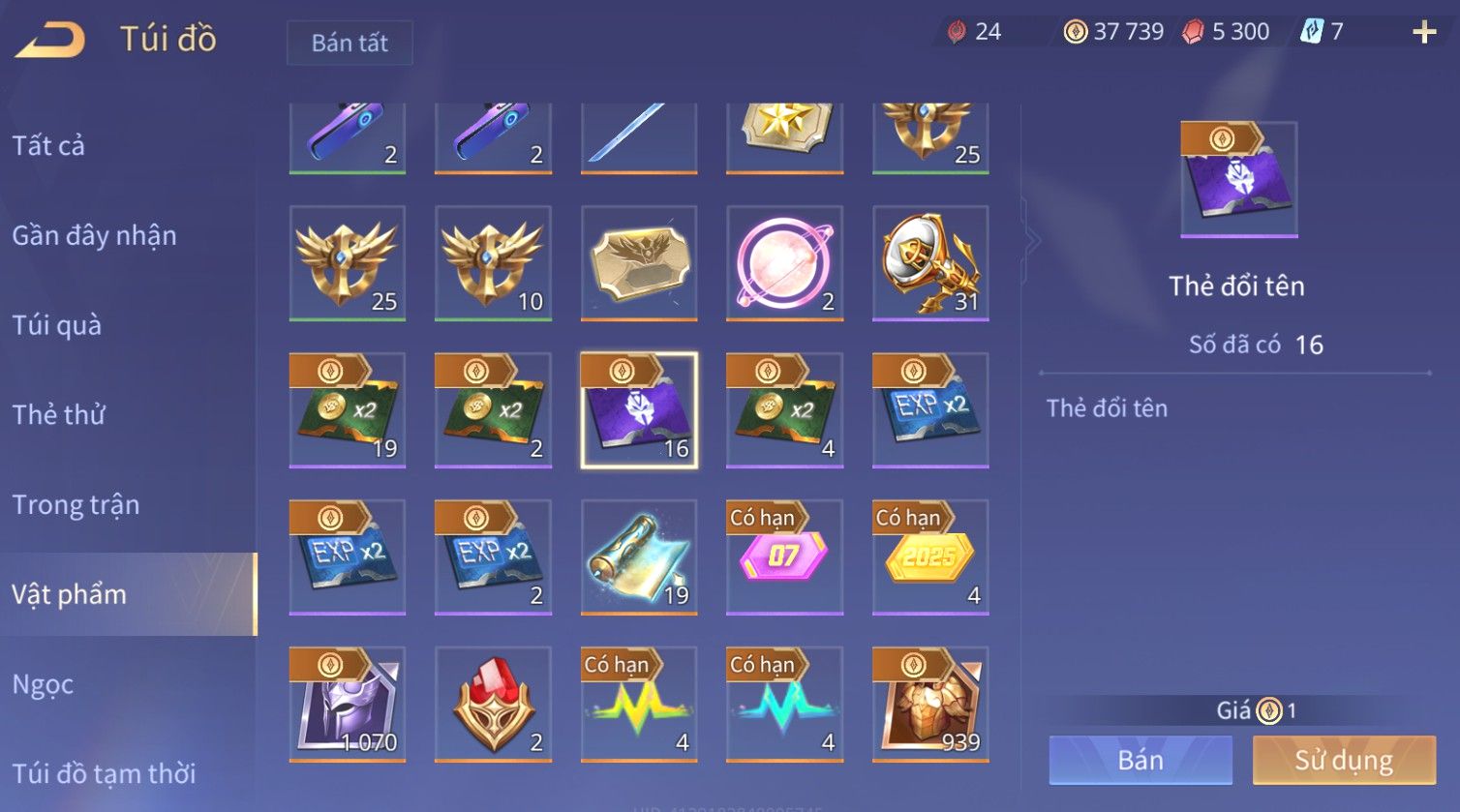
Task: Choose the glowing scroll item with 19
Action: pyautogui.click(x=639, y=557)
